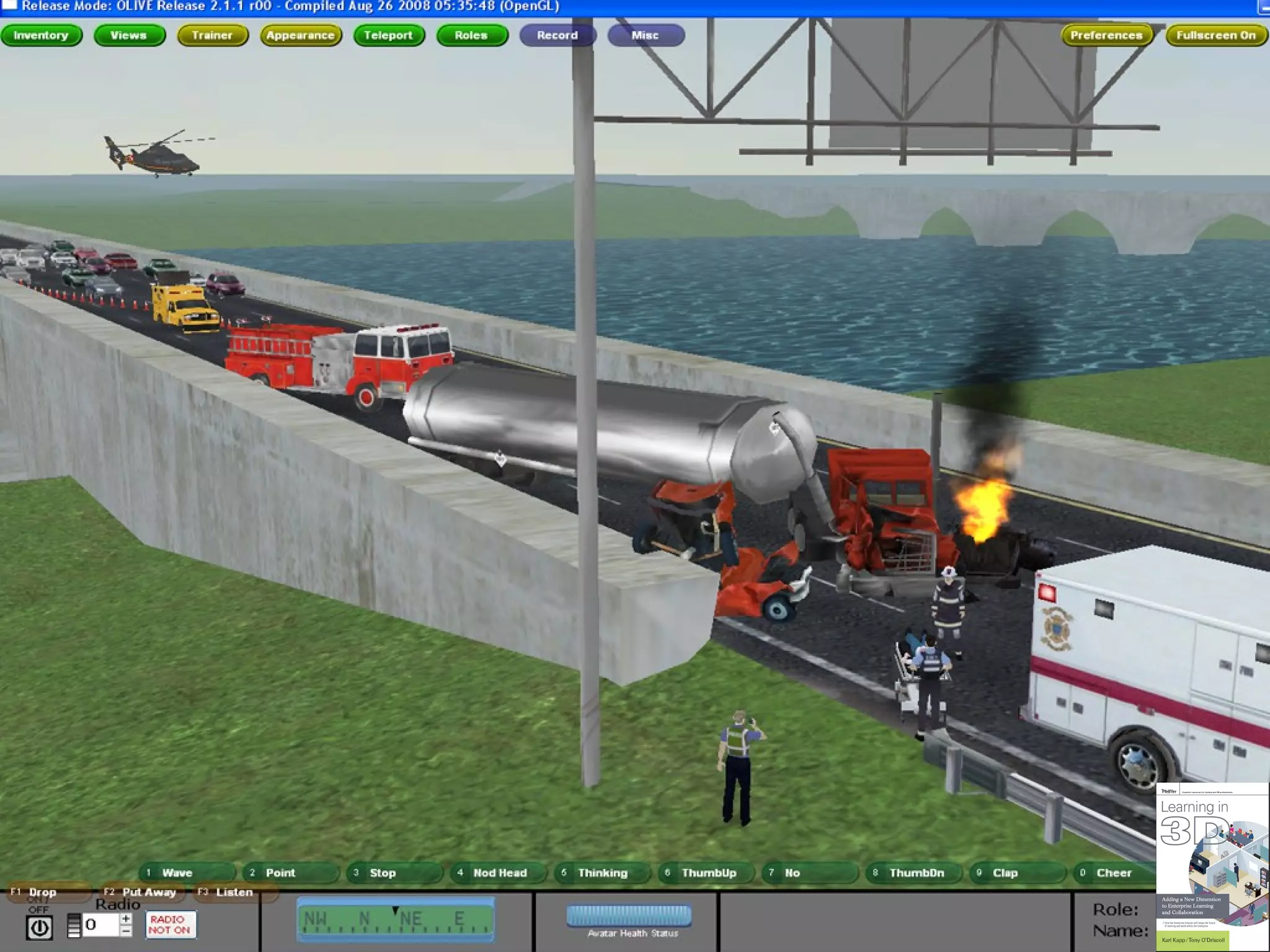The height and width of the screenshot is (952, 1270).
Task: Open the Views menu
Action: click(129, 35)
